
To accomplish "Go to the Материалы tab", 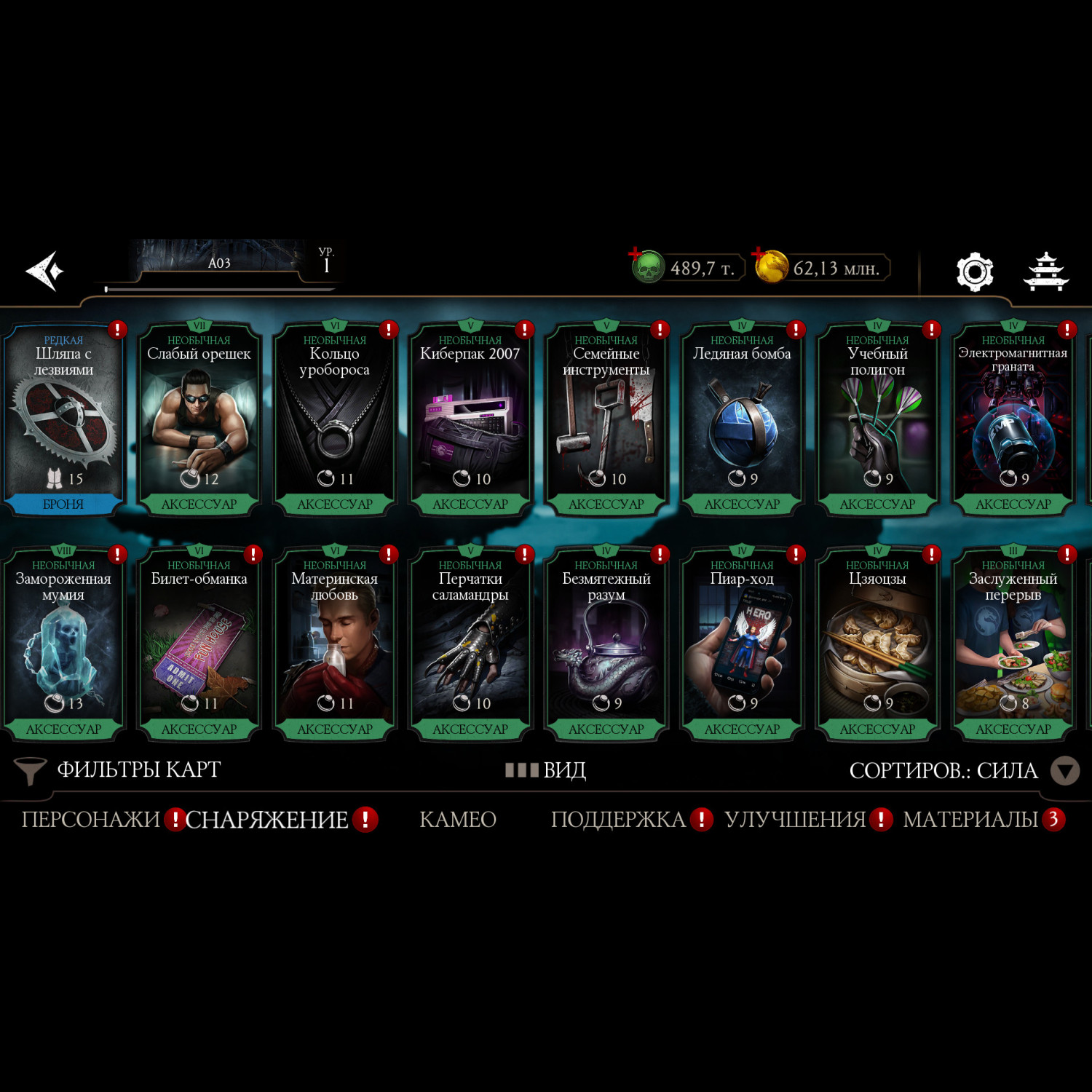I will (970, 820).
